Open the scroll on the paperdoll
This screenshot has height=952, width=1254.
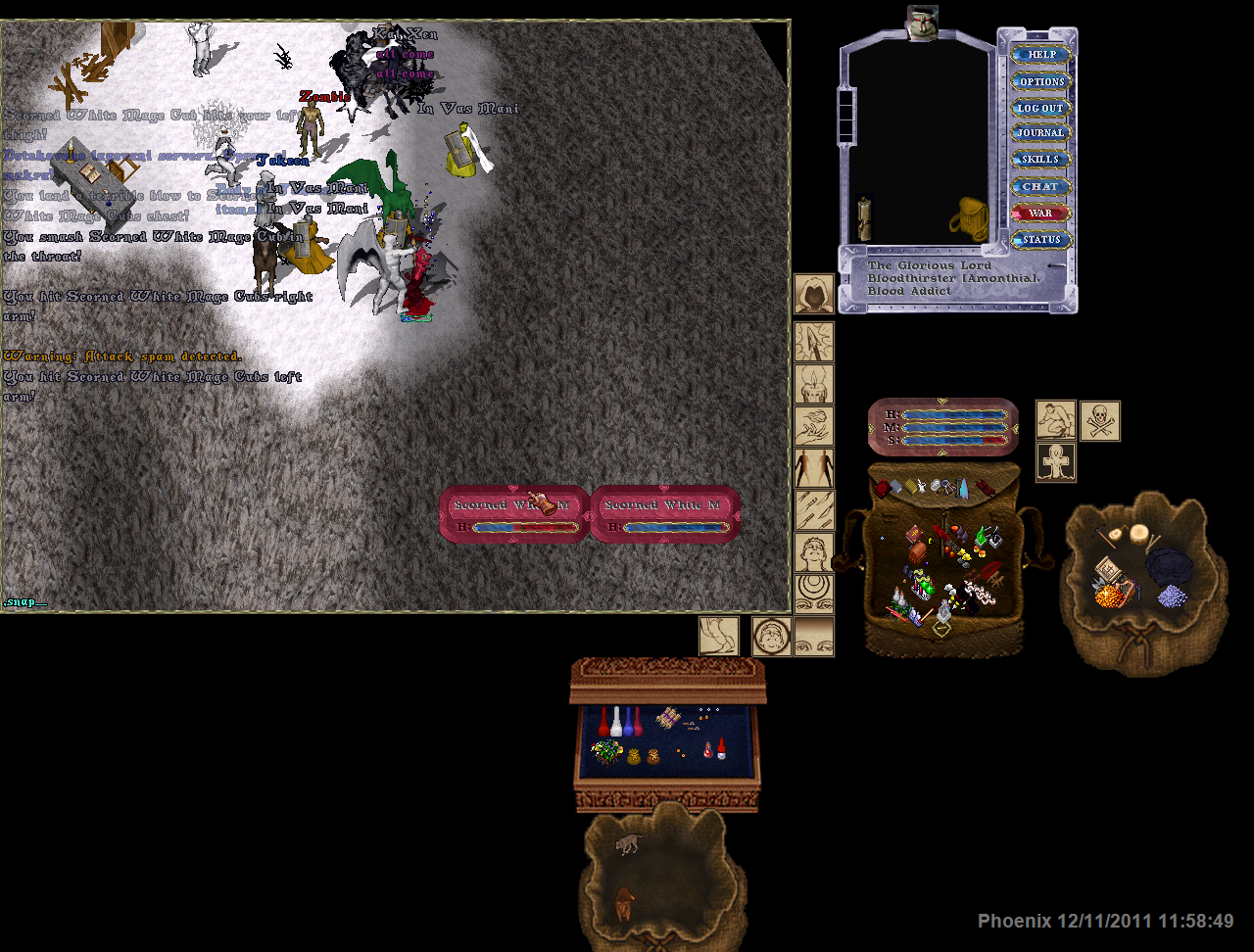865,217
